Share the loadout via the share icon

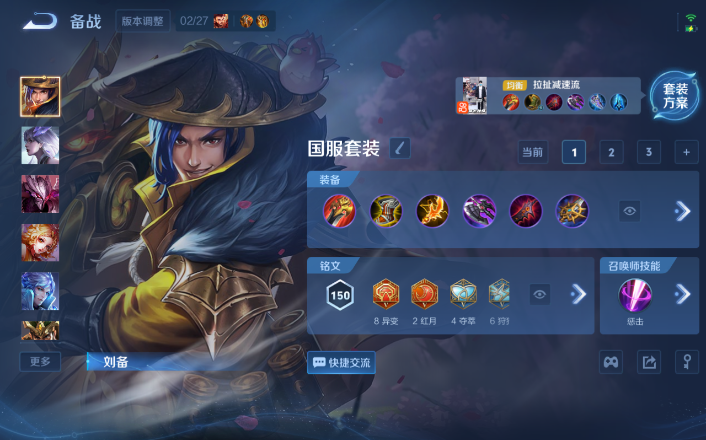pos(649,362)
